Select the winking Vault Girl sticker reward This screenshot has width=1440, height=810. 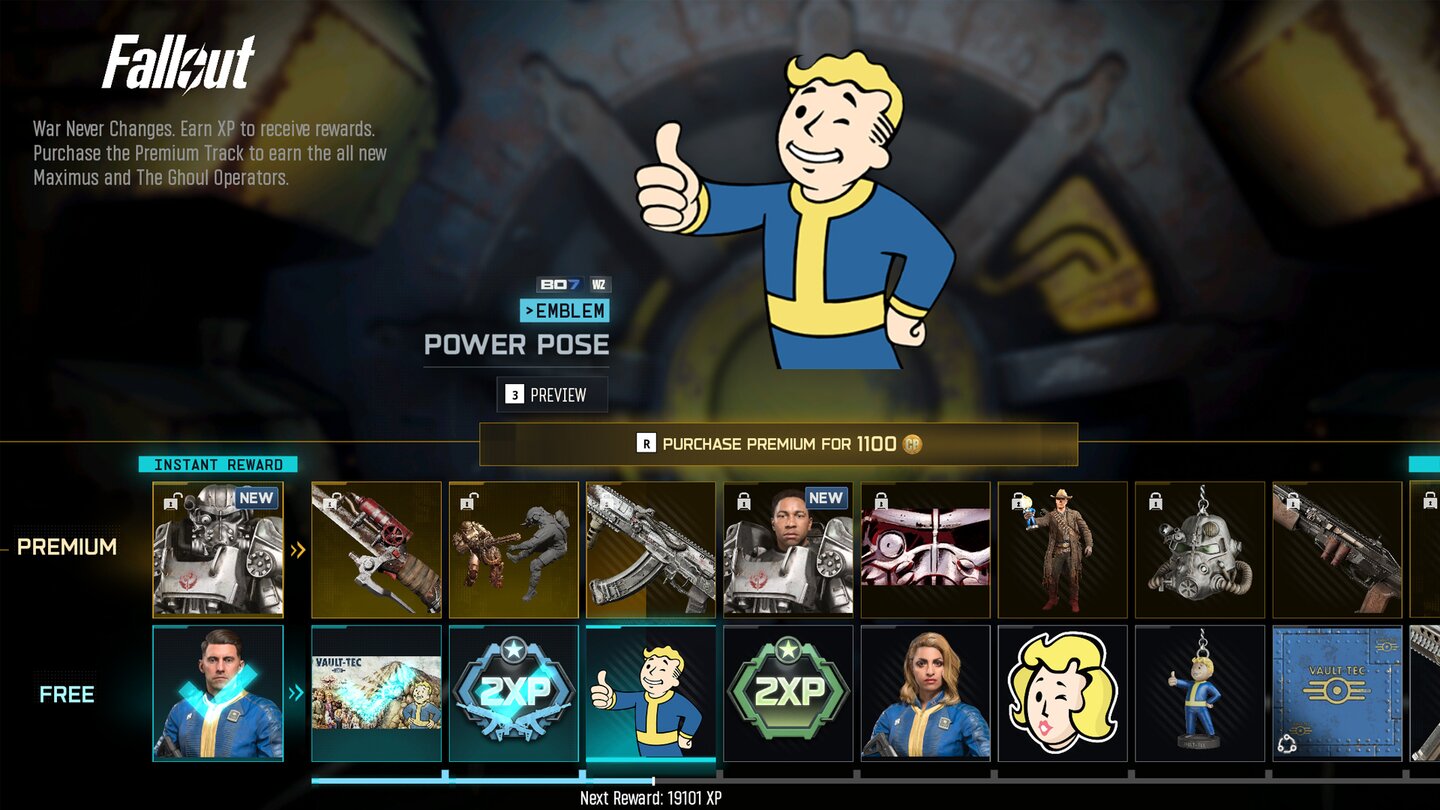1061,693
